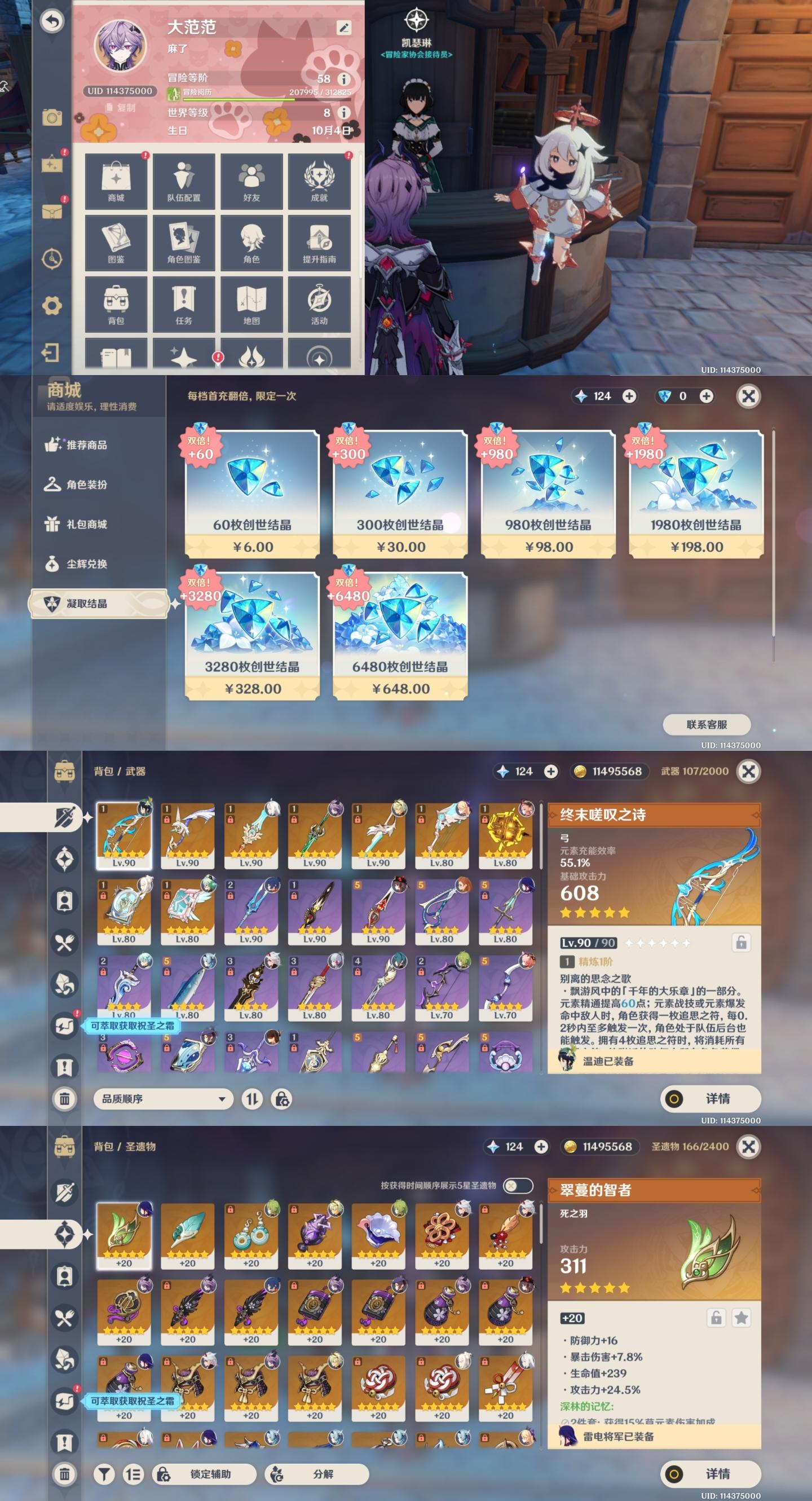Edit the profile with the pencil icon
The height and width of the screenshot is (1501, 812).
343,28
